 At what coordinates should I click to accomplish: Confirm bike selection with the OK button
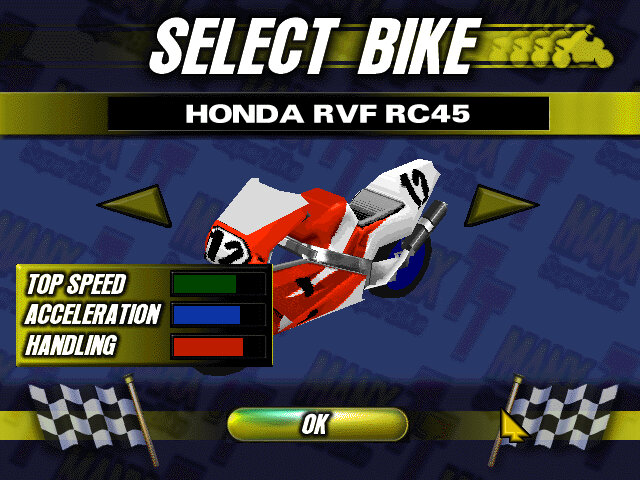point(316,424)
